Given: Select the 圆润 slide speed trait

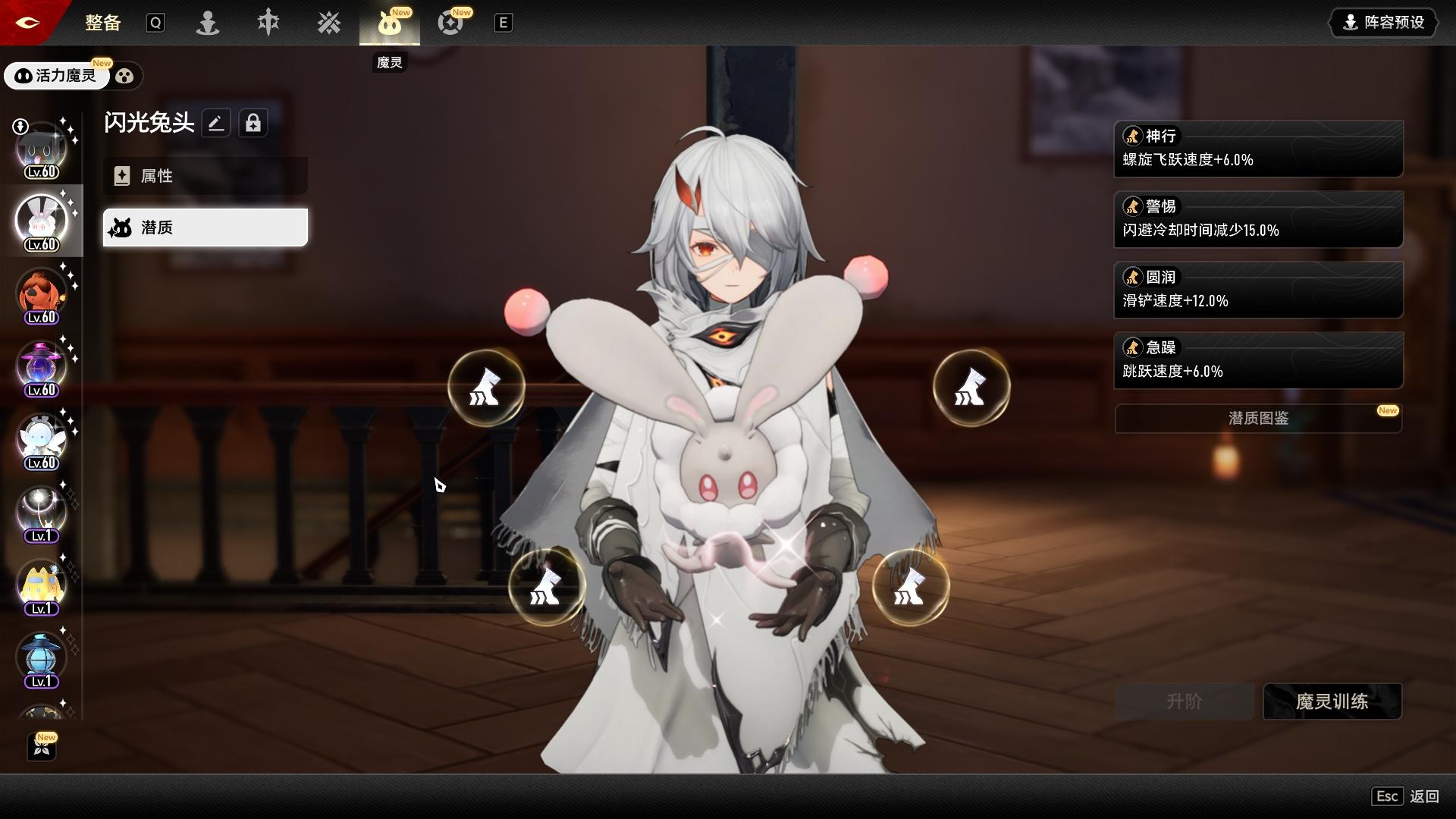Looking at the screenshot, I should (1258, 290).
